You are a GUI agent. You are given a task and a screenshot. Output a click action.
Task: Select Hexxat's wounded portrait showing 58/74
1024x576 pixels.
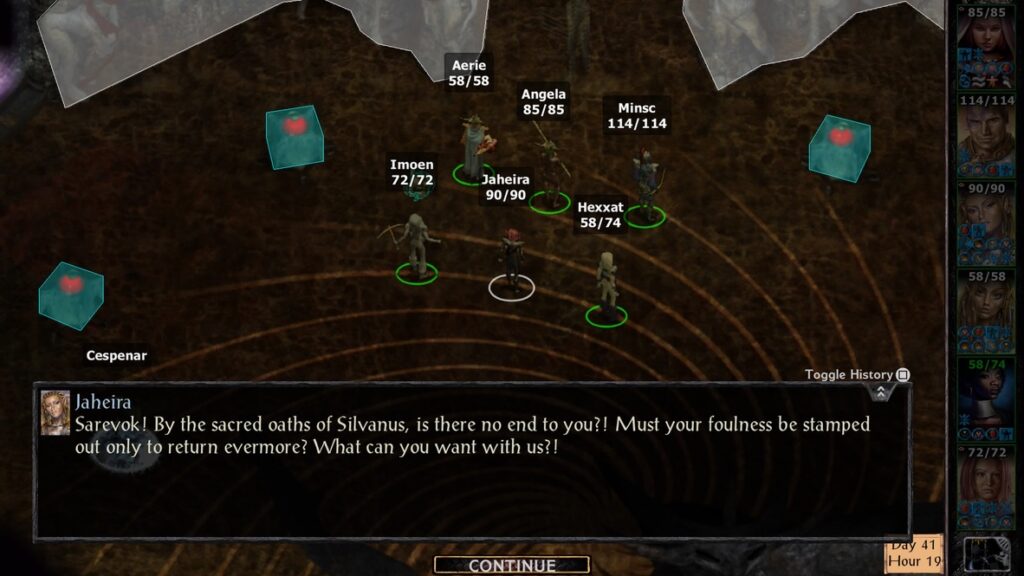(986, 398)
